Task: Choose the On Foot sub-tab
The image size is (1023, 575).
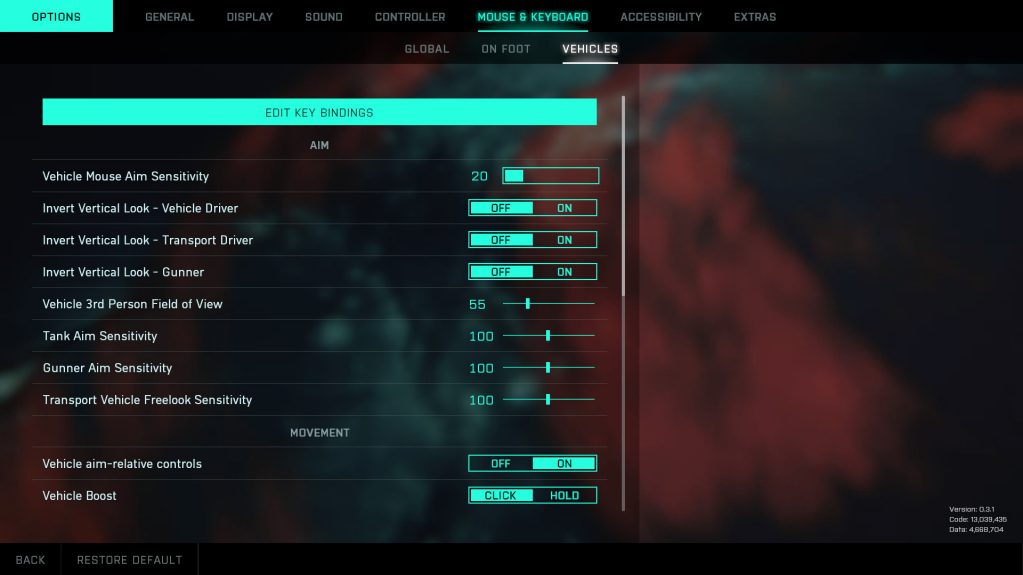Action: 506,49
